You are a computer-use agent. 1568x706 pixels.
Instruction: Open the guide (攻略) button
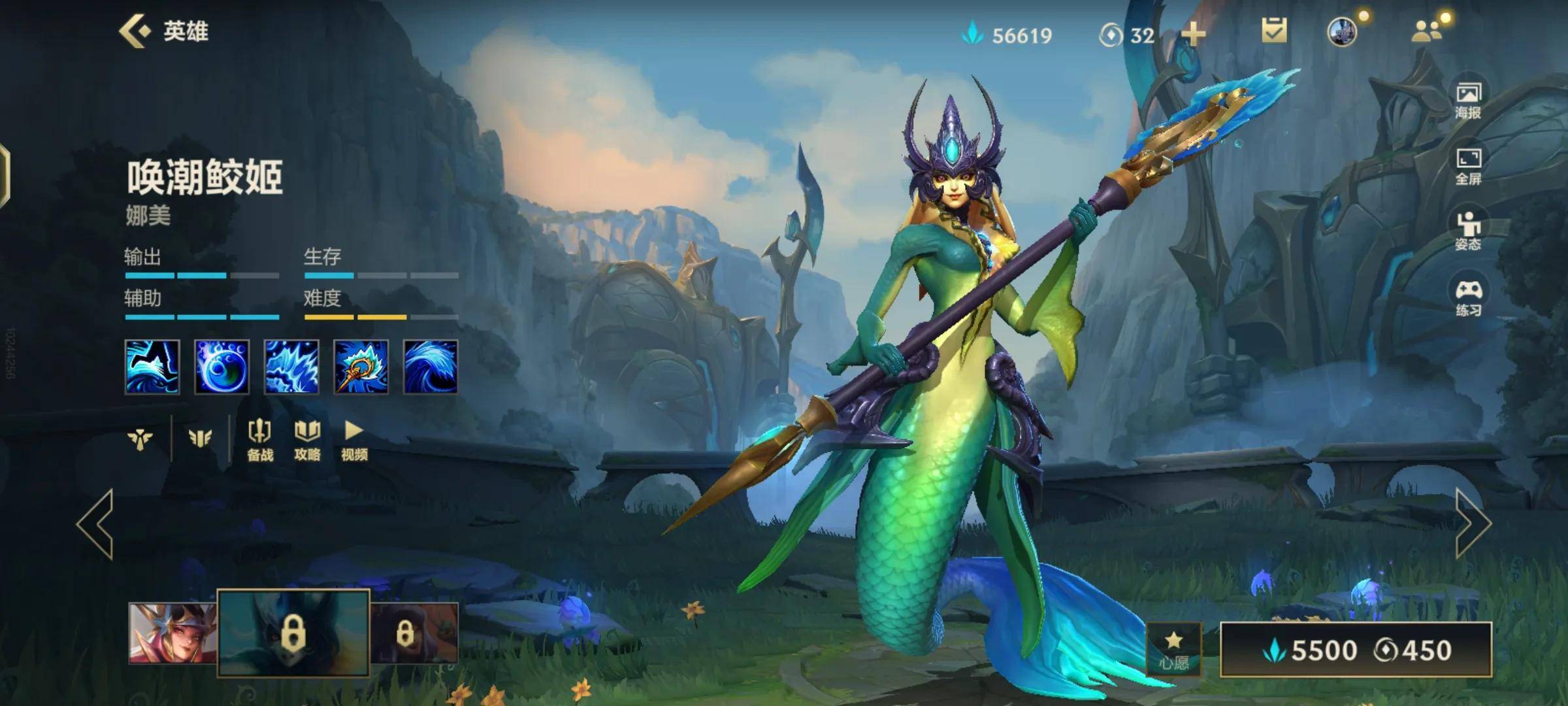tap(307, 440)
